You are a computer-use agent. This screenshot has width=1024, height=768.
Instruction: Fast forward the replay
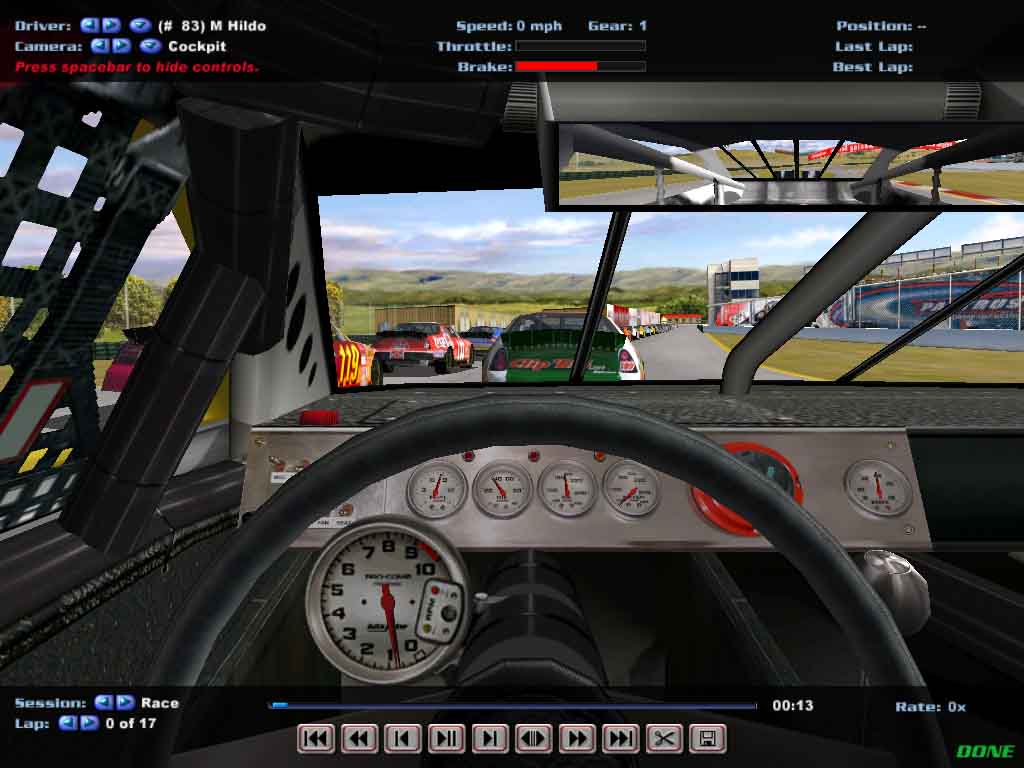(577, 739)
